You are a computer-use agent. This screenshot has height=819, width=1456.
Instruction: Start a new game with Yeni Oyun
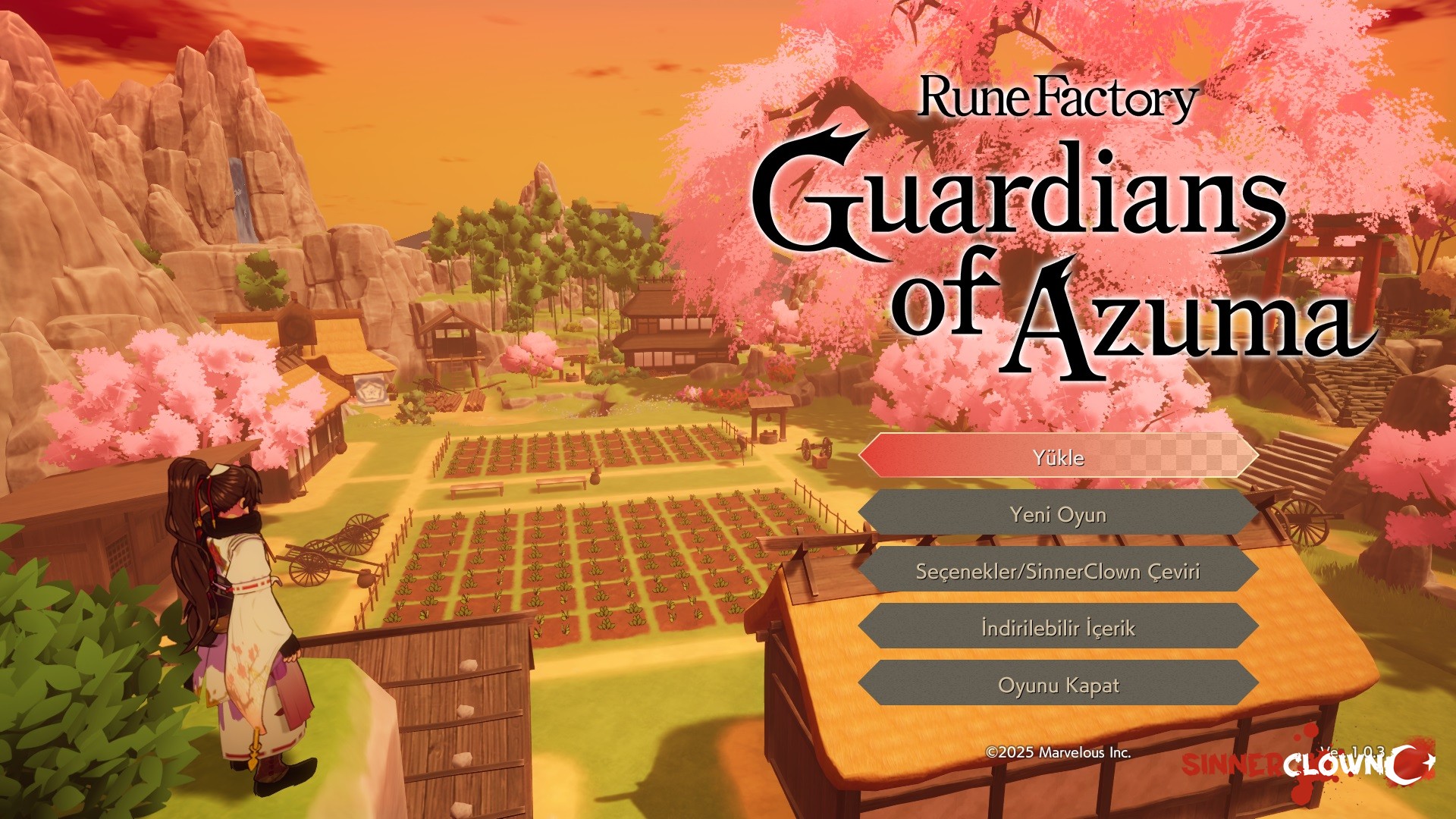[x=1058, y=514]
